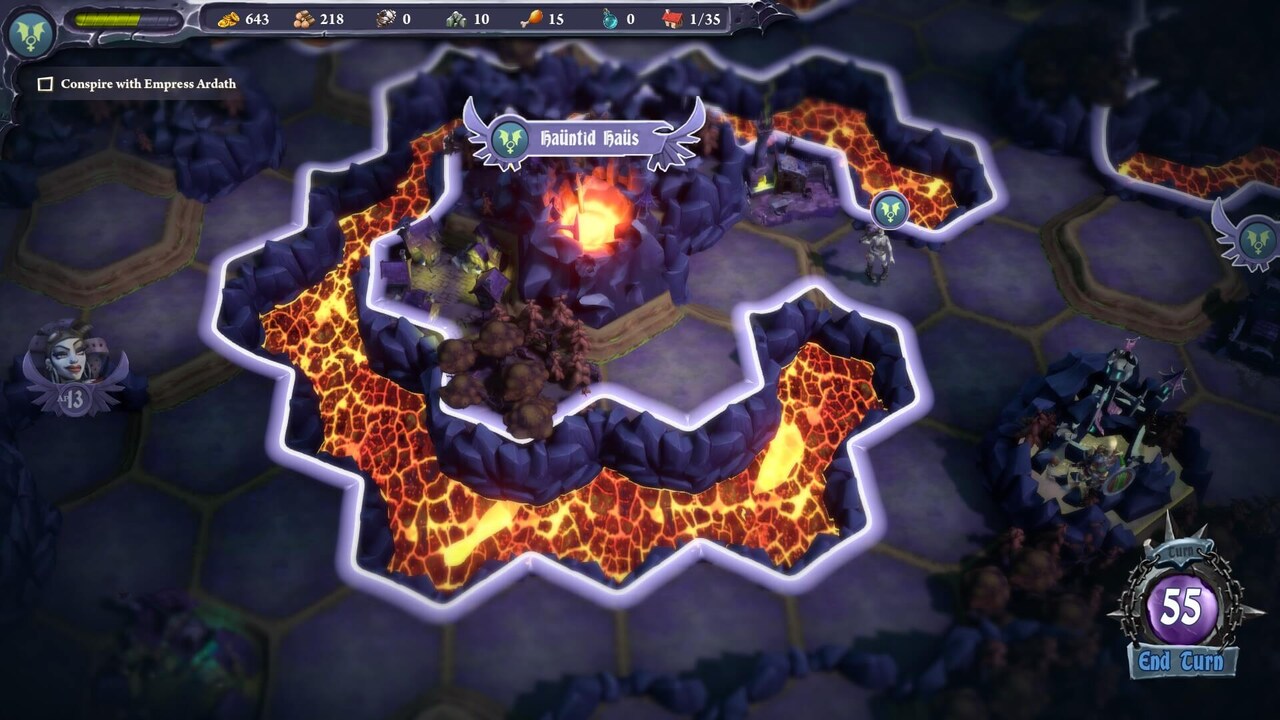1280x720 pixels.
Task: Select the purple emblem marker beside the undead unit
Action: pos(888,210)
